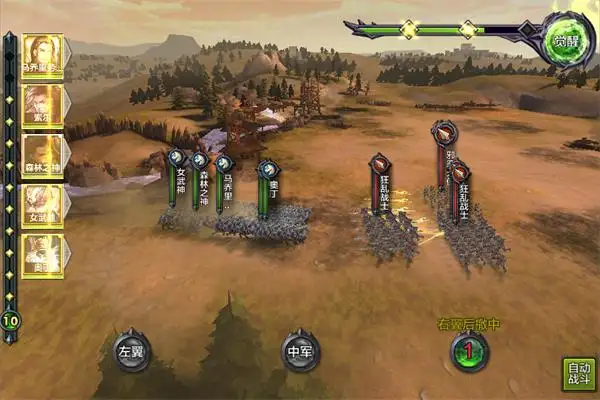Screen dimensions: 600x400
Task: Toggle 自动战斗 auto battle
Action: [x=578, y=372]
